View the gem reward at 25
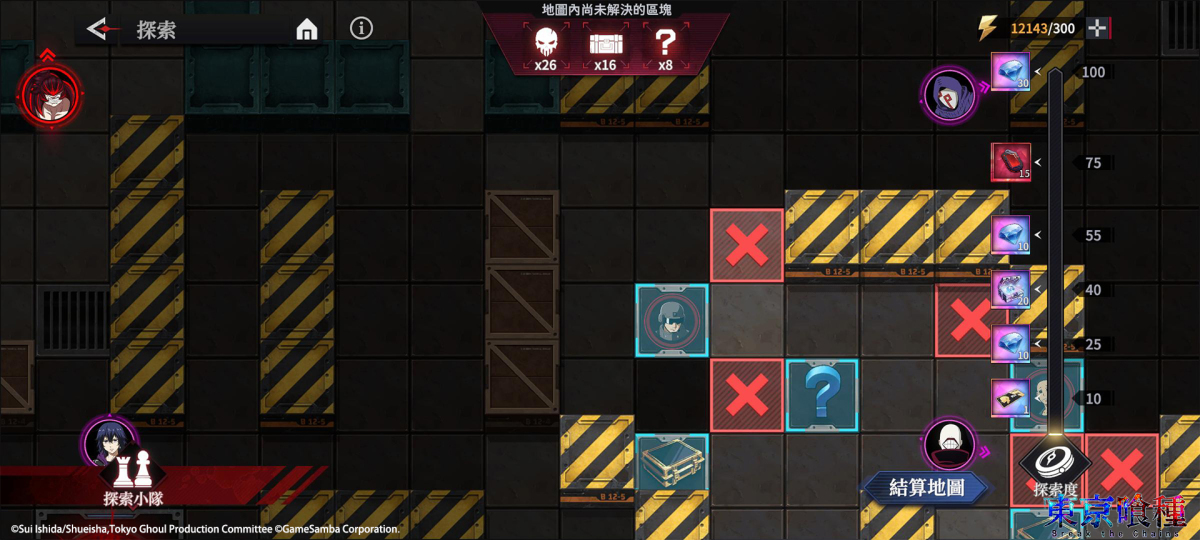Image resolution: width=1200 pixels, height=540 pixels. [1010, 344]
